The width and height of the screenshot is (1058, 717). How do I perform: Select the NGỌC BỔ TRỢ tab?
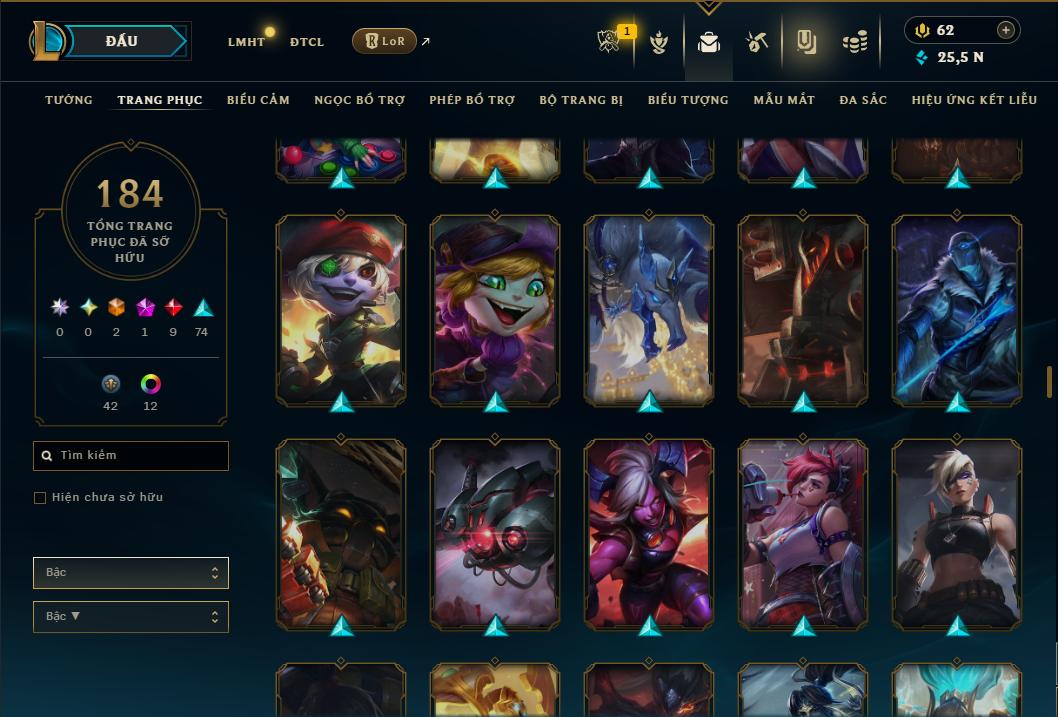[x=359, y=100]
